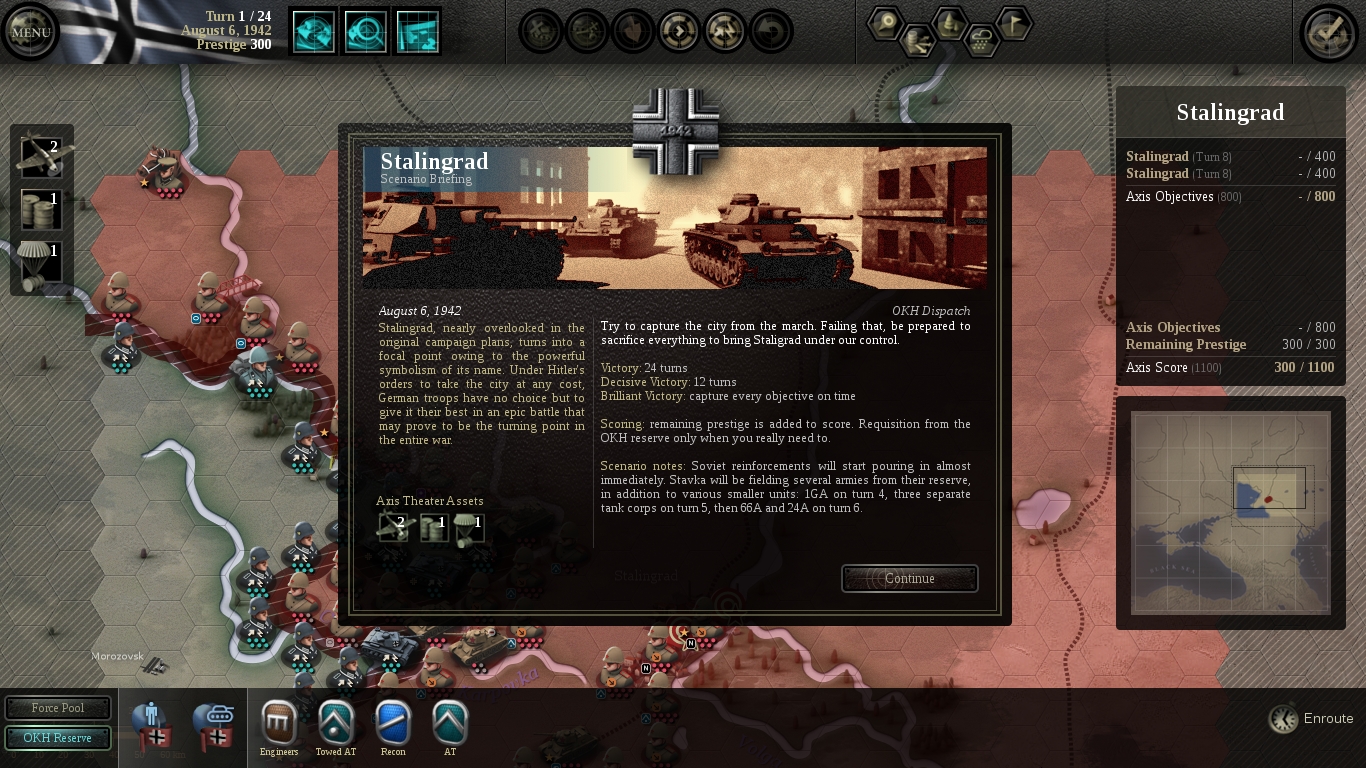Select the Engineers specialist icon
The image size is (1366, 768).
pos(279,723)
